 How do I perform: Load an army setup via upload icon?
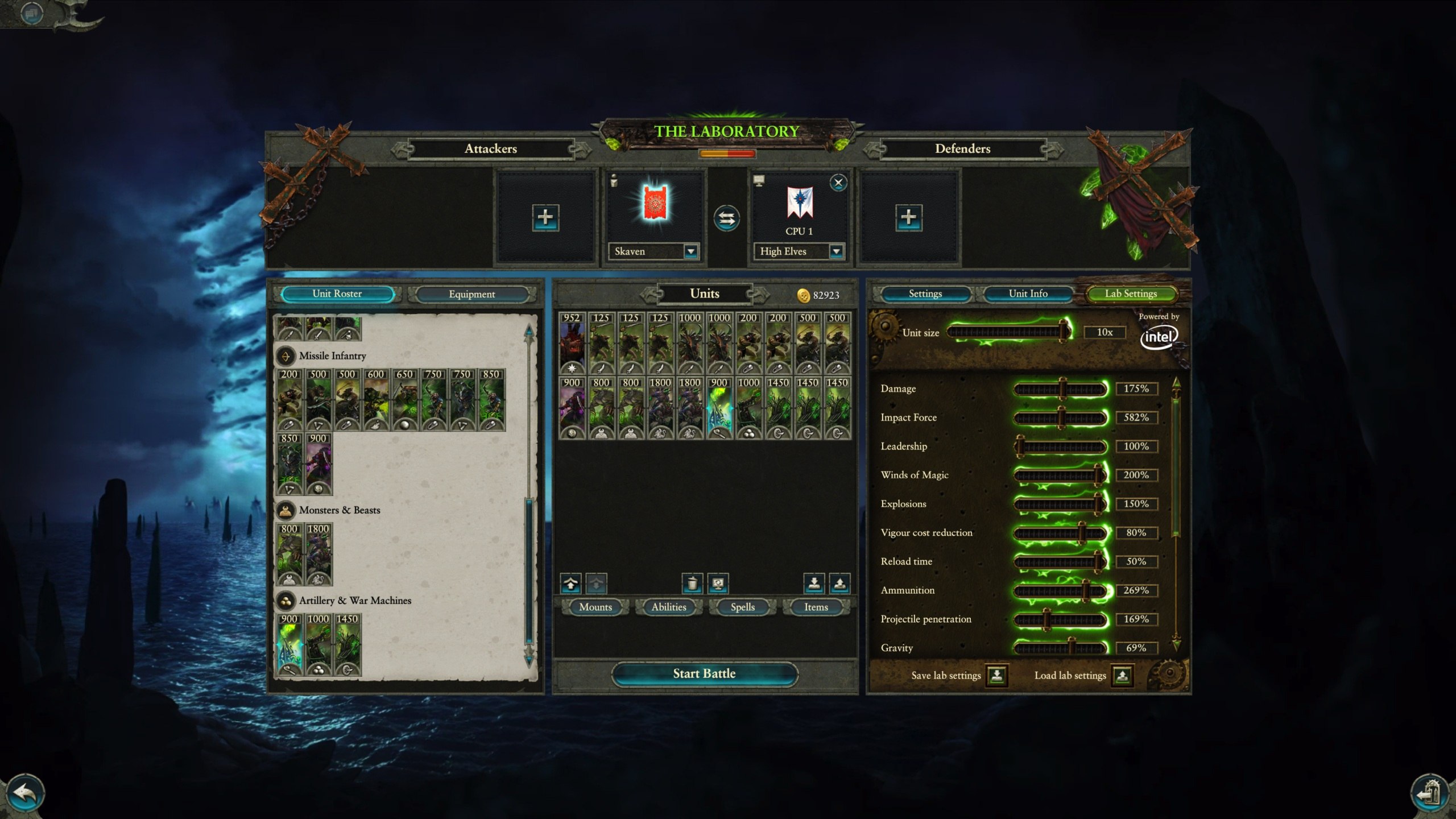tap(840, 583)
